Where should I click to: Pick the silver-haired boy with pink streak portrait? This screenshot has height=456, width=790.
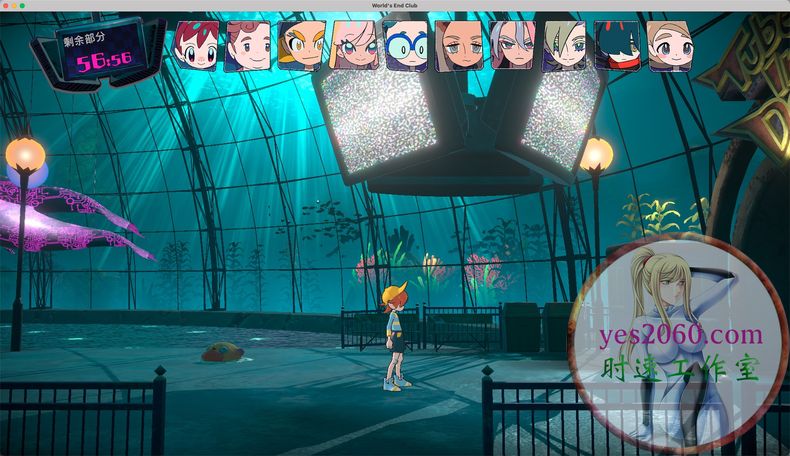point(512,45)
